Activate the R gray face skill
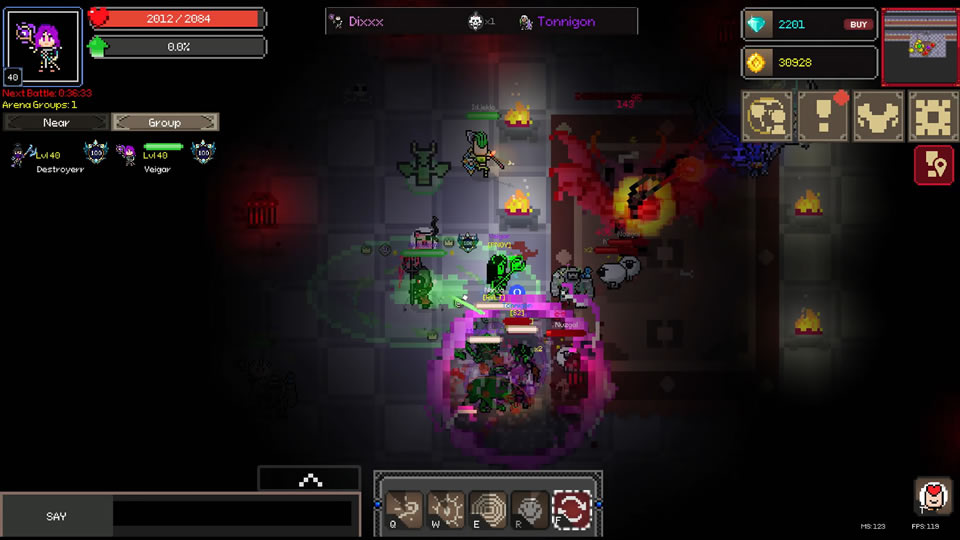 [530, 509]
